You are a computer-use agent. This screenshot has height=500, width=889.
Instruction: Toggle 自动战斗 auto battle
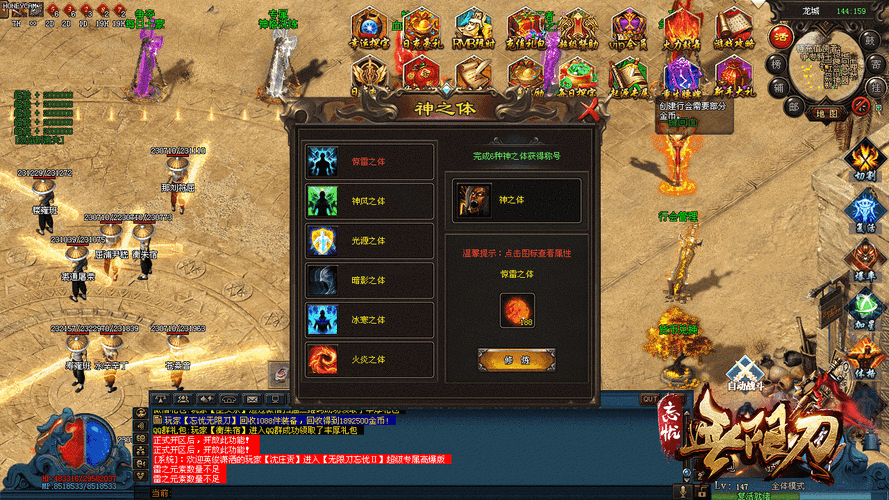(742, 375)
